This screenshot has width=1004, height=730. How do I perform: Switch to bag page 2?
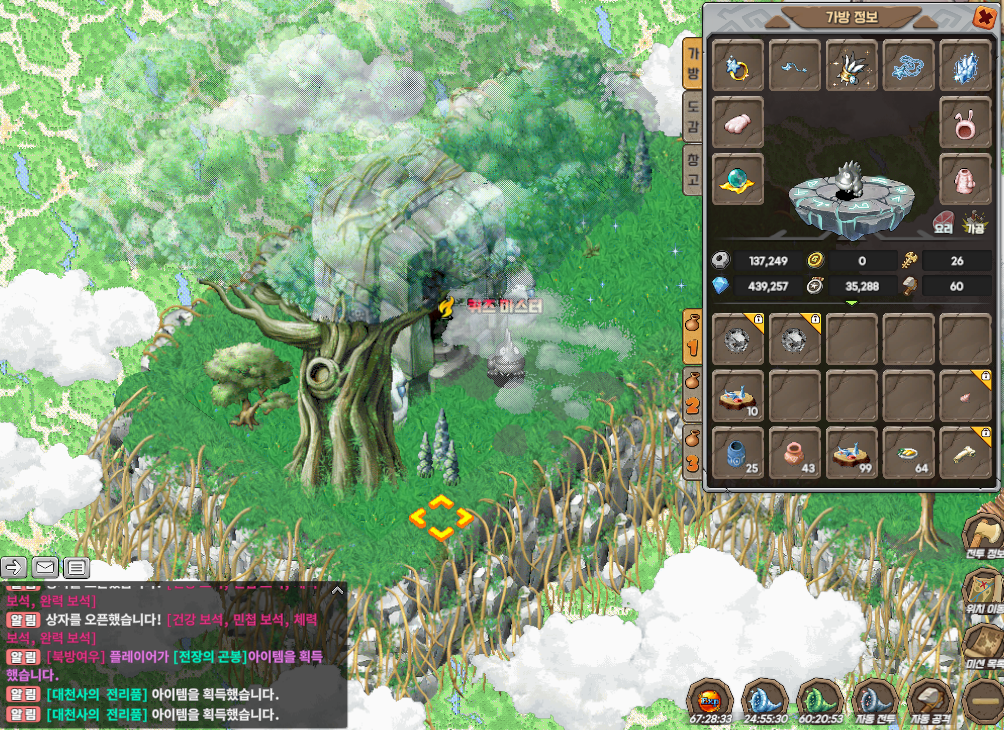(691, 396)
